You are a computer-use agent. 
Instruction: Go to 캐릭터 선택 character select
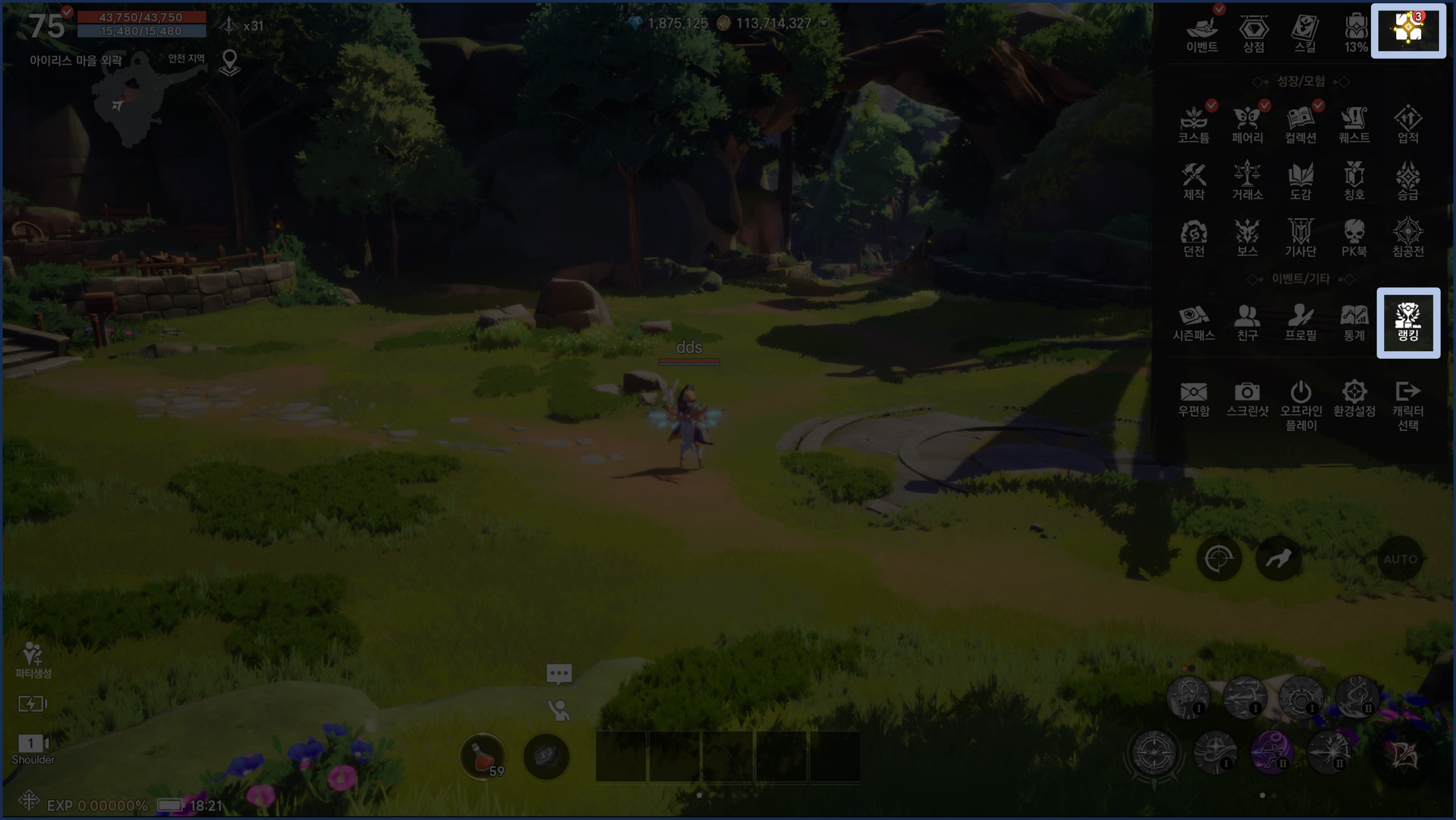pyautogui.click(x=1407, y=405)
